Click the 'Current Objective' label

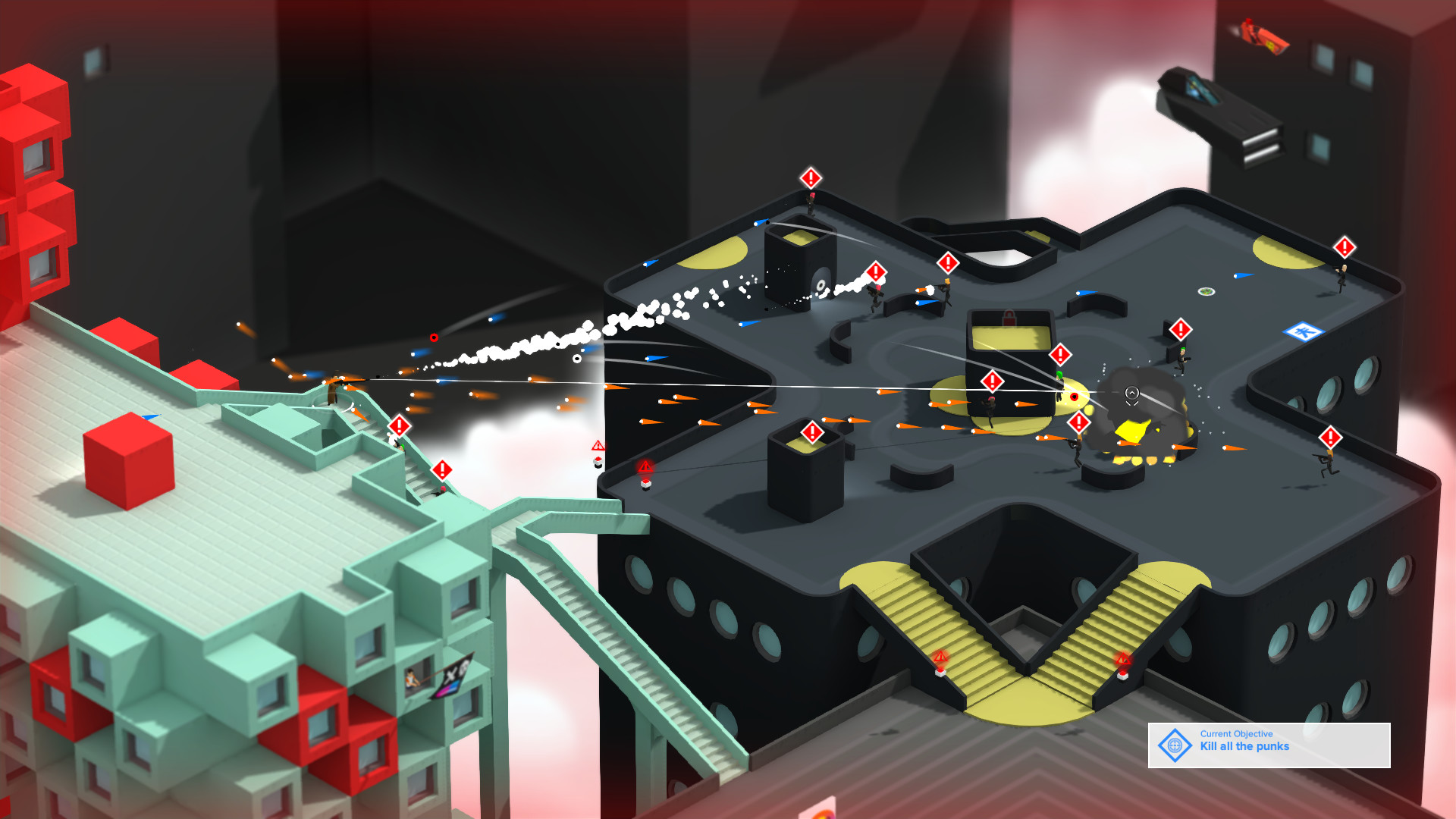pos(1235,734)
